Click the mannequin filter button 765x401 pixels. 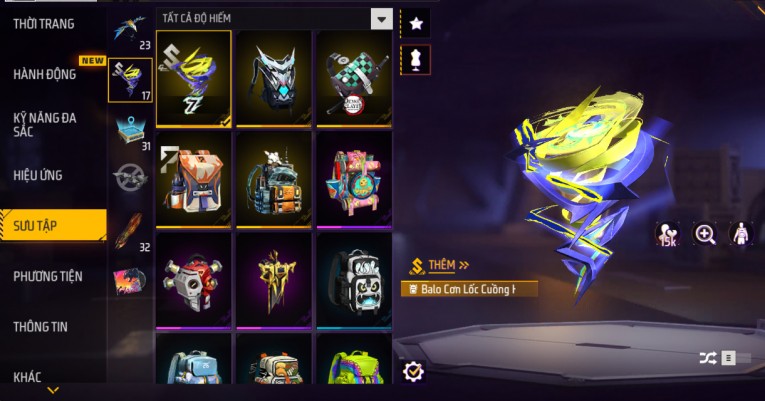415,59
